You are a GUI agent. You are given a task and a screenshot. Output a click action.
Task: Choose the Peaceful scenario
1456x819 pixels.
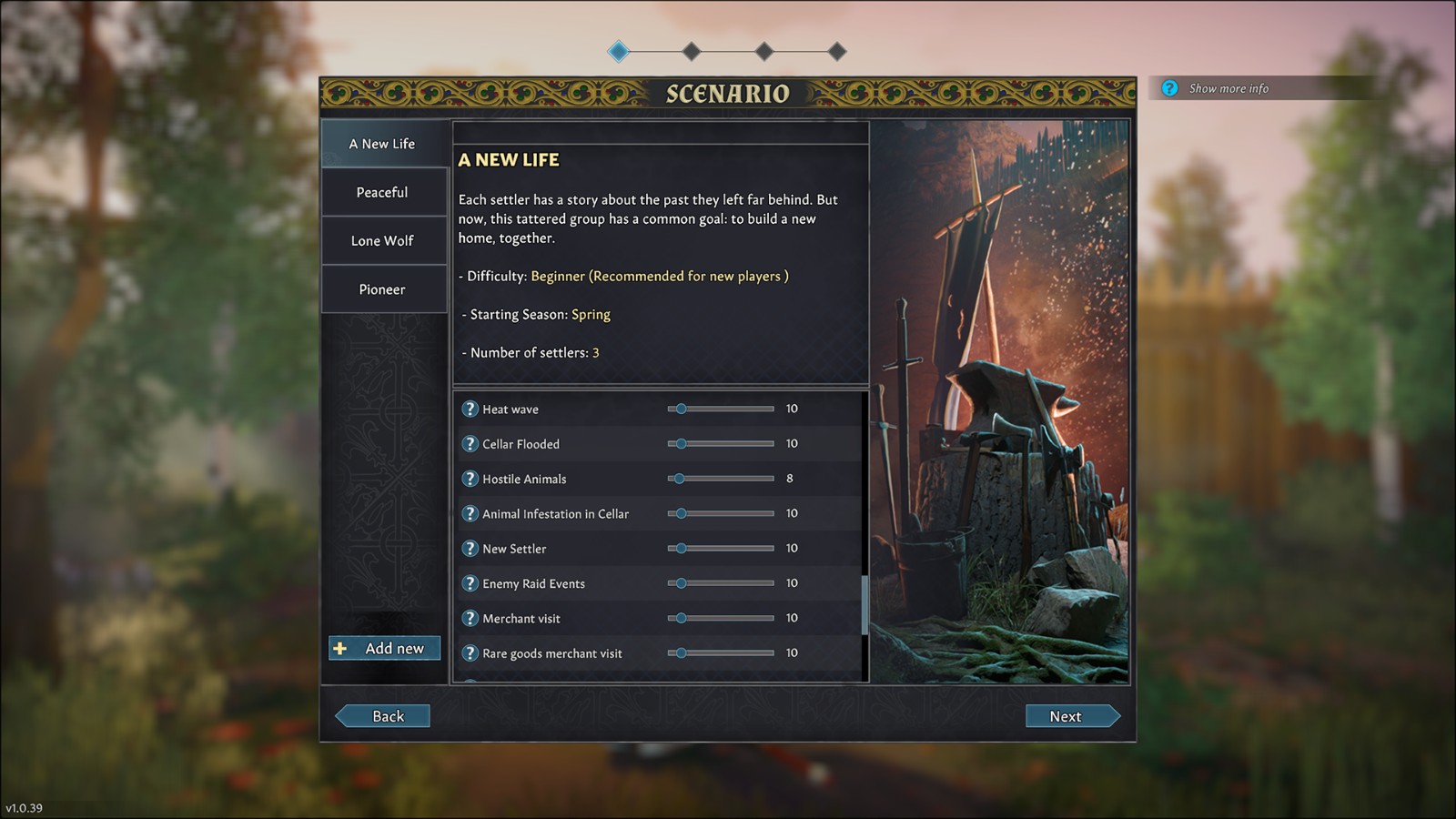382,192
